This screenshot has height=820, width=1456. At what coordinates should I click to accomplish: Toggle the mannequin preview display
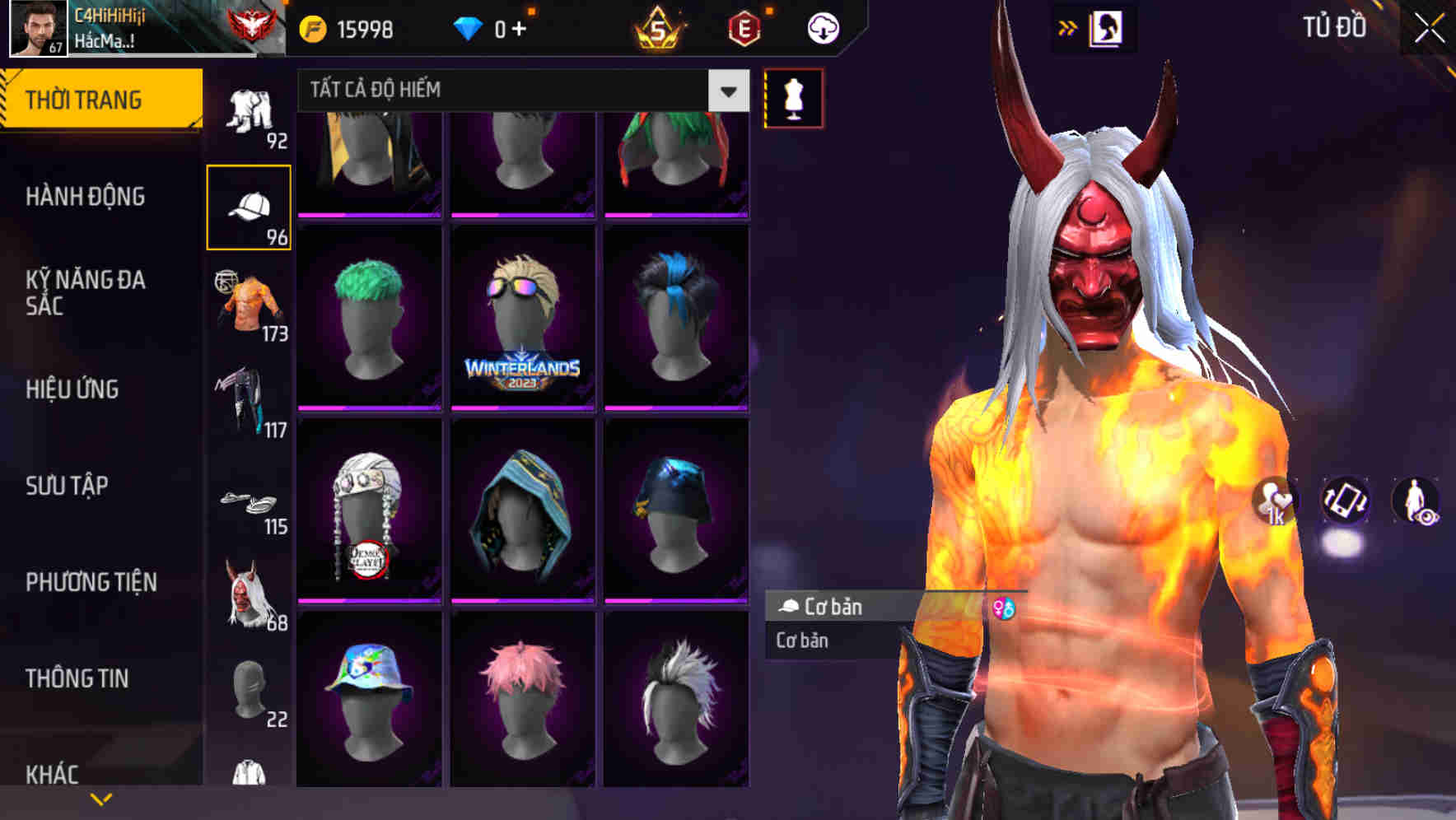point(792,97)
